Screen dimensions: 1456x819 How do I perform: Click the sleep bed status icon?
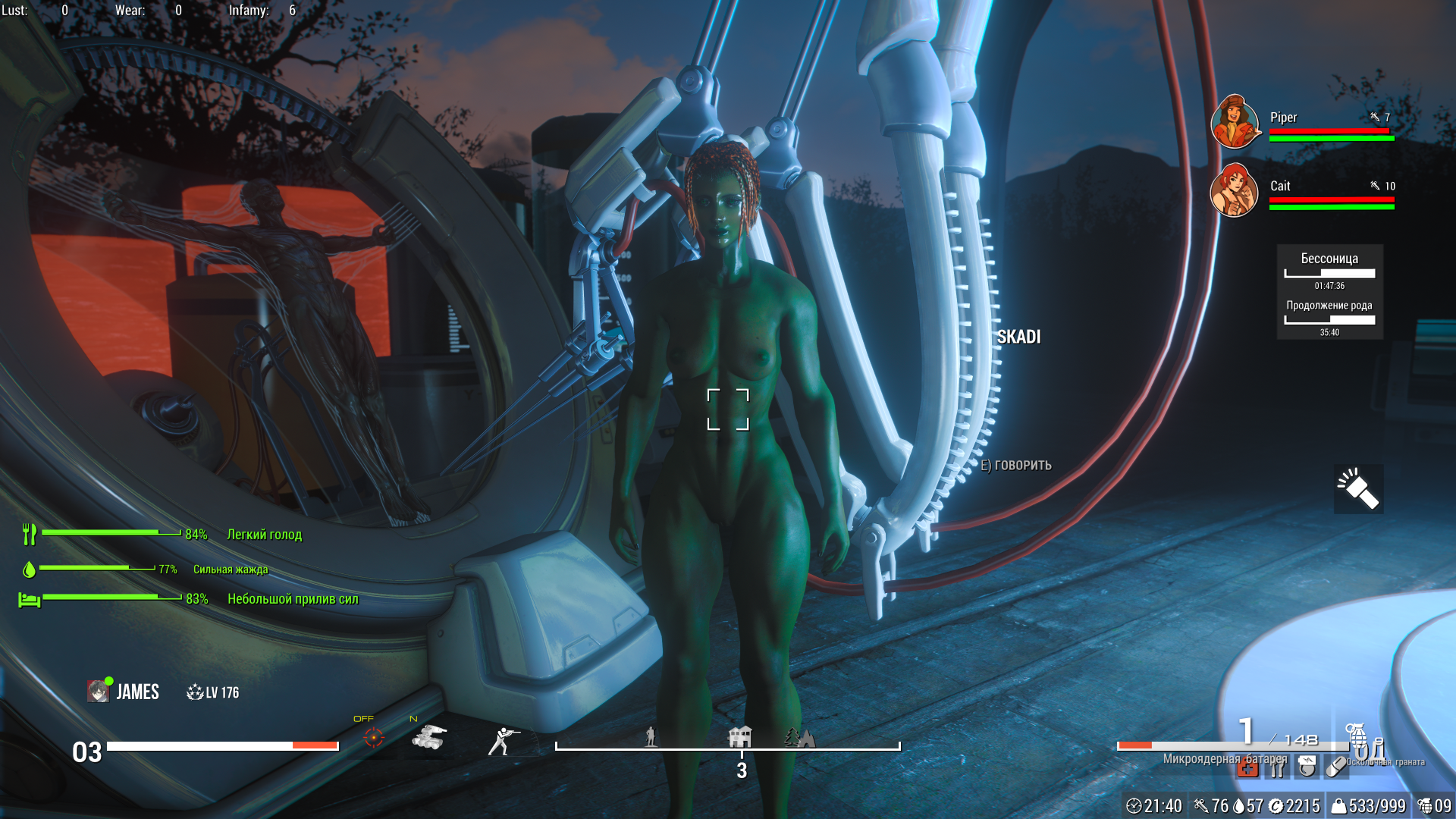[29, 599]
